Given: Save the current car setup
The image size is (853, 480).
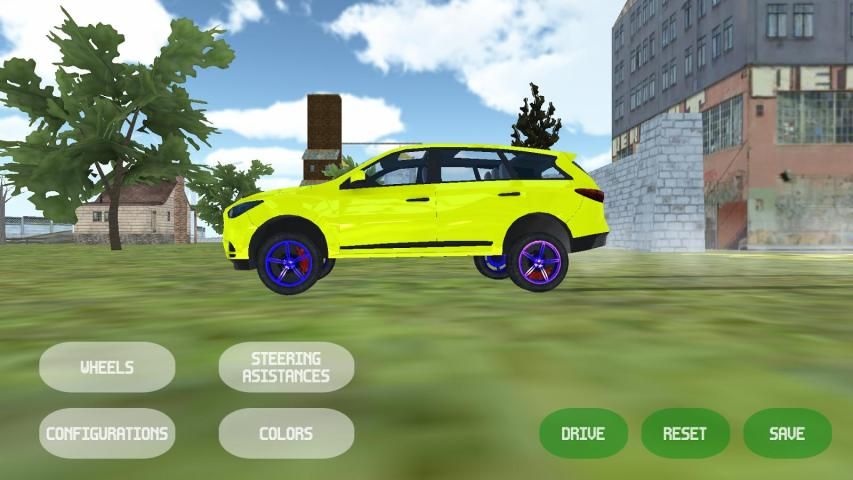Looking at the screenshot, I should pyautogui.click(x=787, y=433).
